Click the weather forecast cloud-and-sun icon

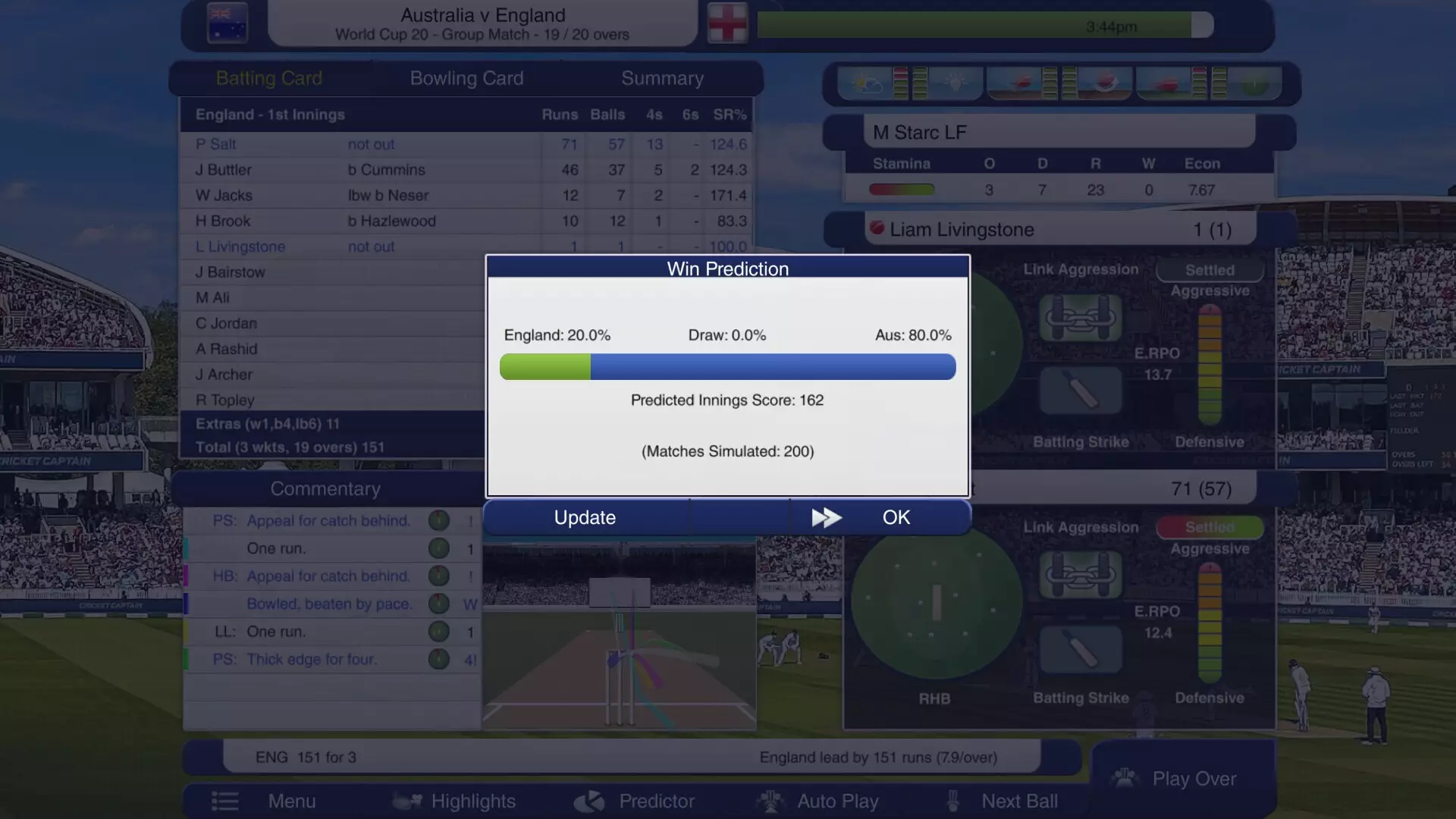click(867, 83)
